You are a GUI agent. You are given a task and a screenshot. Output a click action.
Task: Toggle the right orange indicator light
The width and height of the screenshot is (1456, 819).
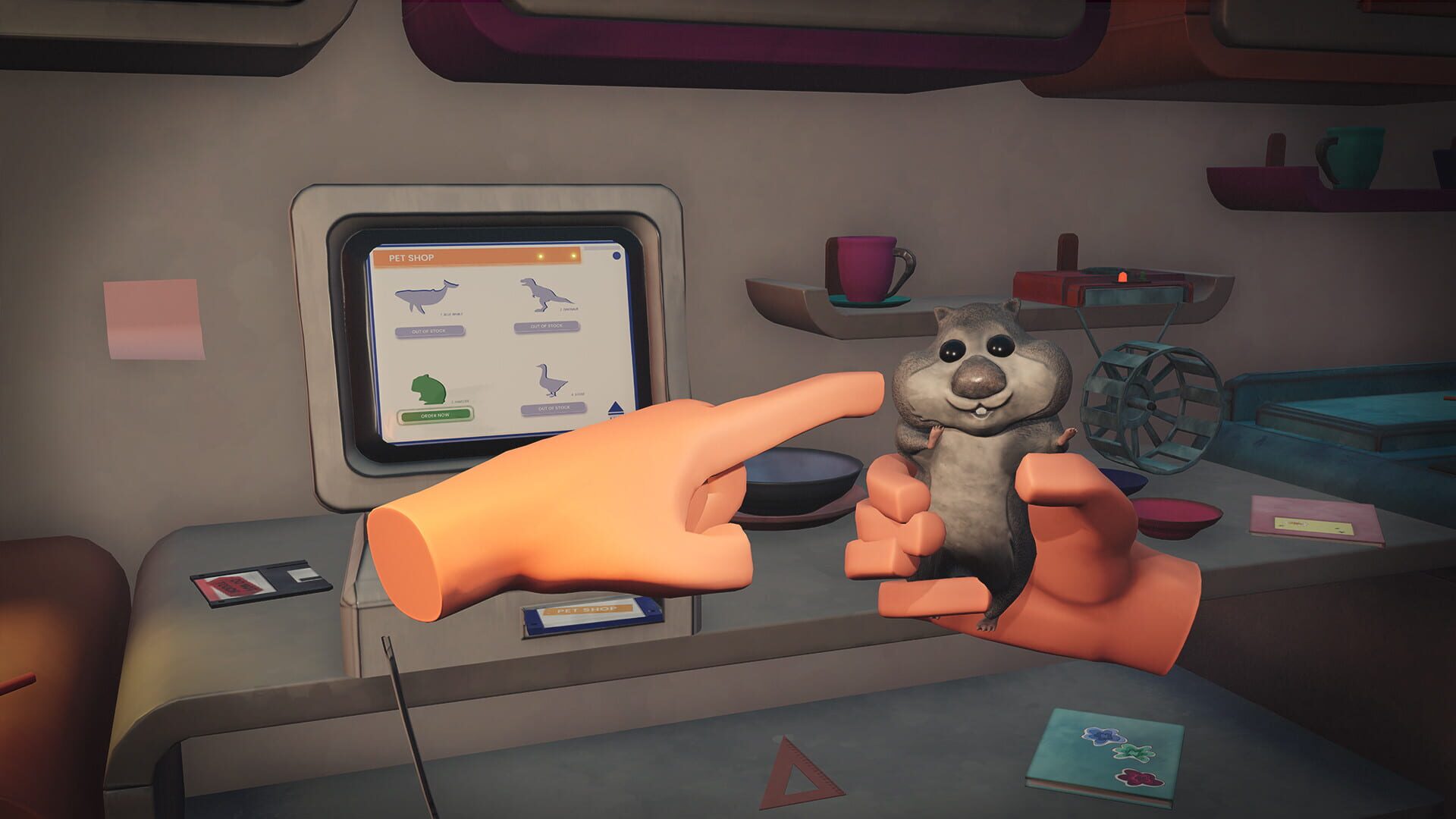574,256
